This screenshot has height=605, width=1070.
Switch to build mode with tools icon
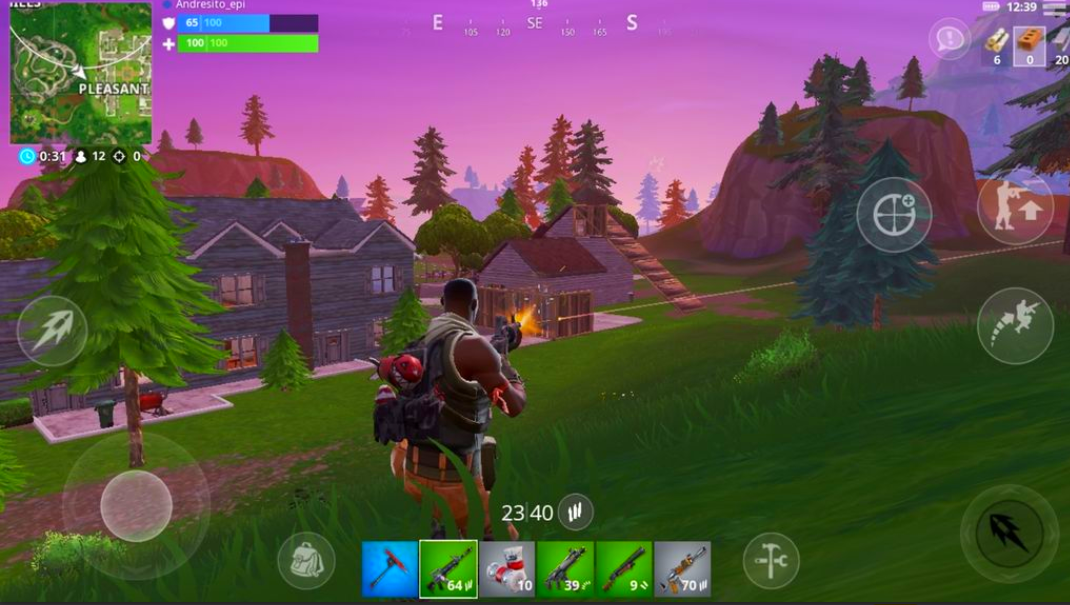click(x=771, y=560)
